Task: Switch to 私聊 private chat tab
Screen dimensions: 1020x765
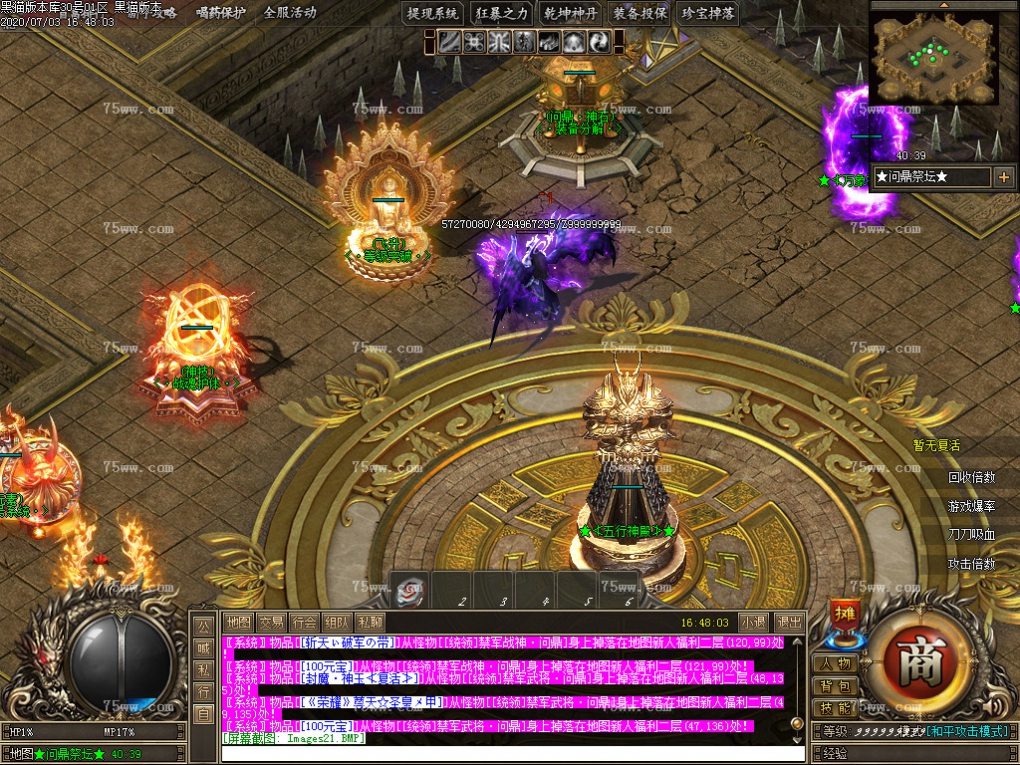Action: 370,622
